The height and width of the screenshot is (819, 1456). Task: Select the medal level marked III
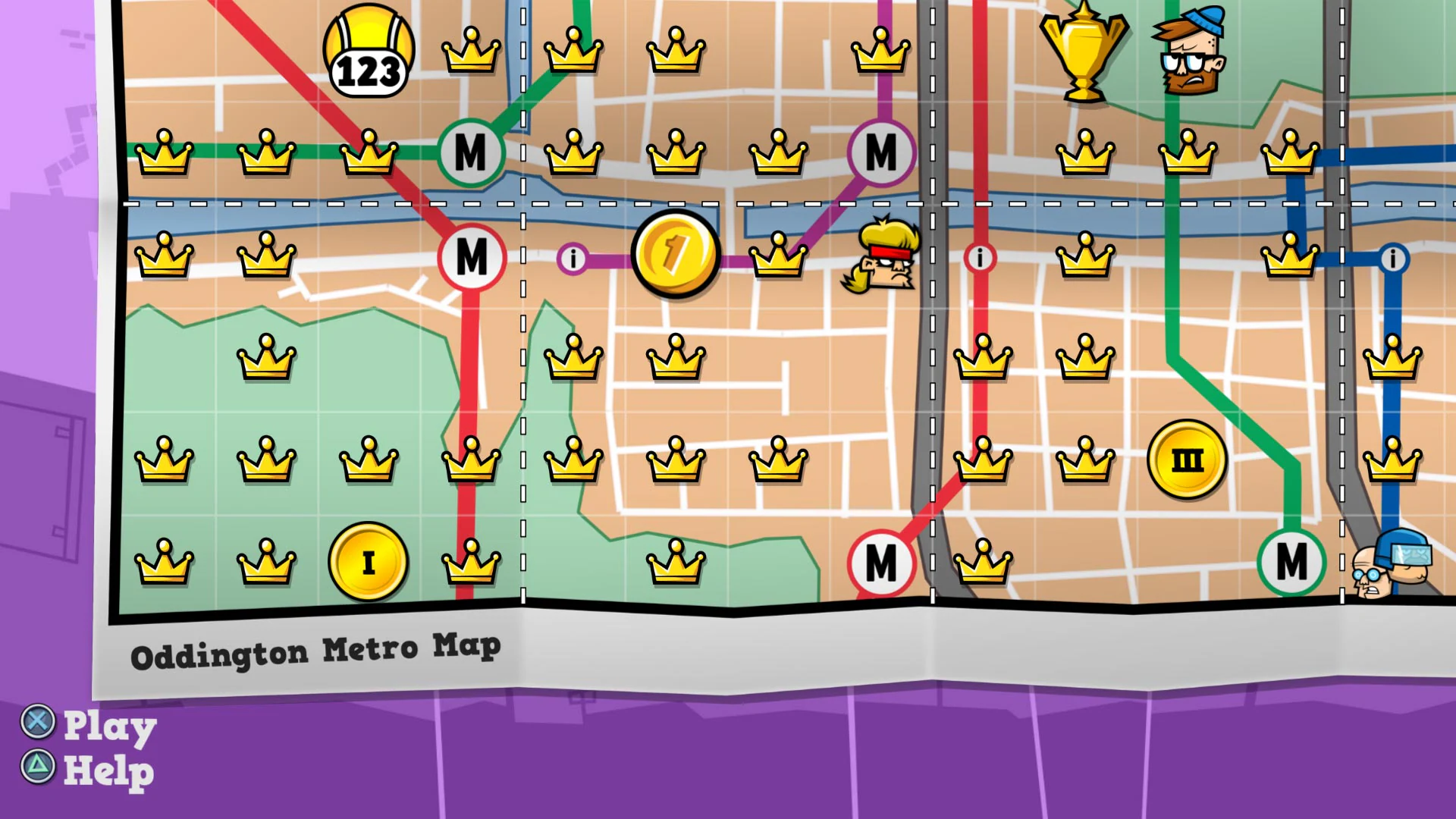pyautogui.click(x=1187, y=459)
